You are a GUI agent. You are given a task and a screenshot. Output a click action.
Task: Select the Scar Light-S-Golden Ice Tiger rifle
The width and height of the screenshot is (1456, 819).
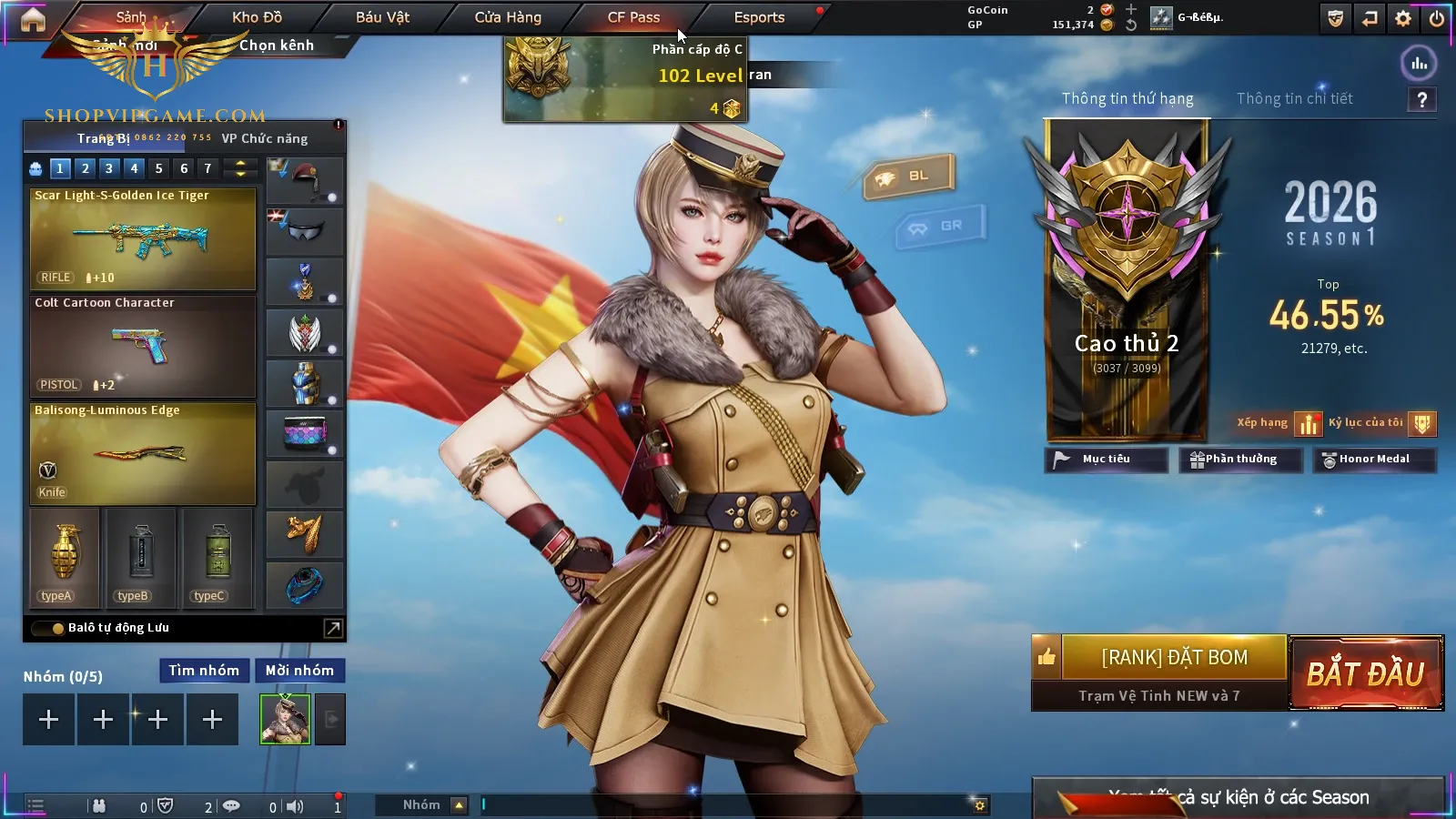pos(143,238)
